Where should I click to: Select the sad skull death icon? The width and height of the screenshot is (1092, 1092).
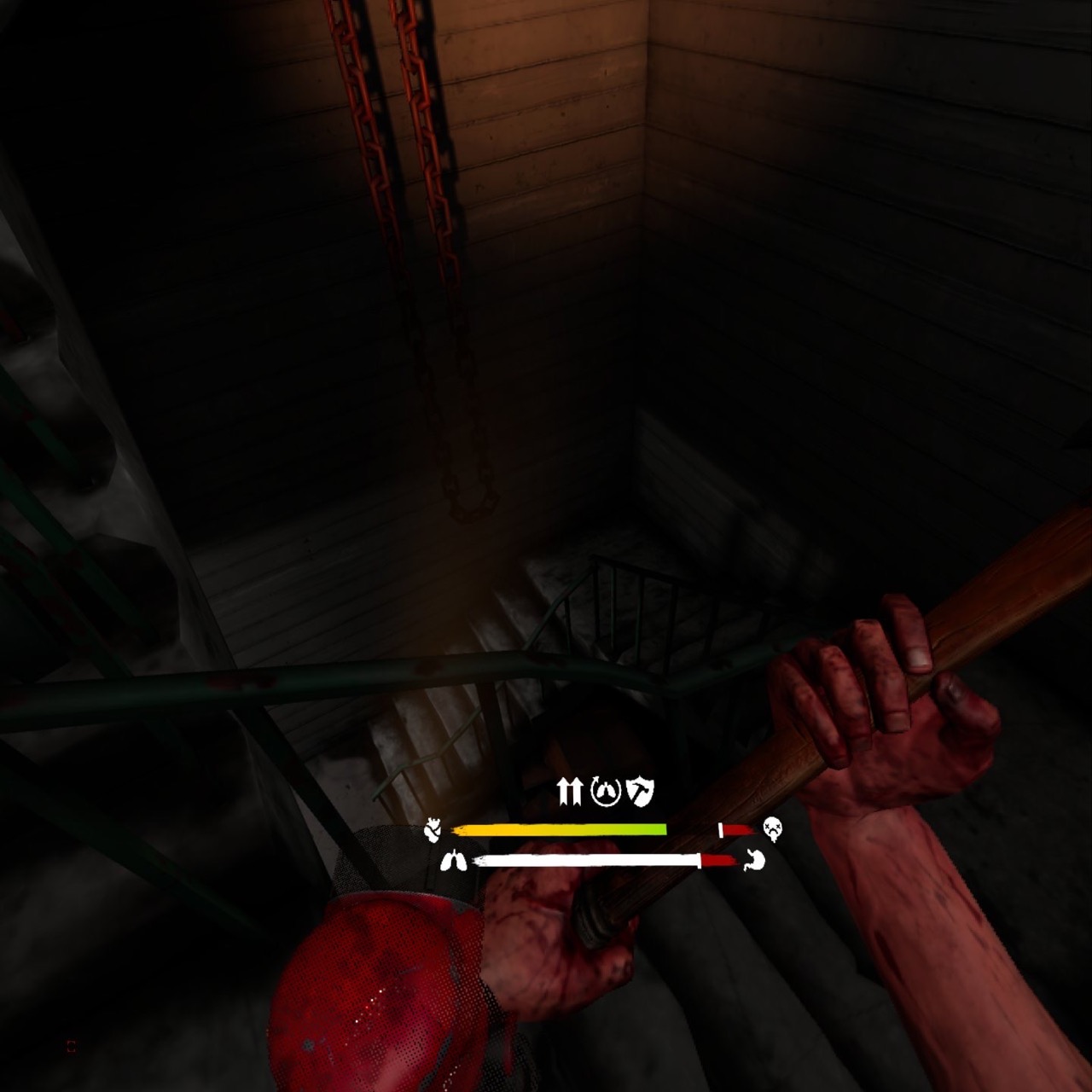pyautogui.click(x=772, y=828)
